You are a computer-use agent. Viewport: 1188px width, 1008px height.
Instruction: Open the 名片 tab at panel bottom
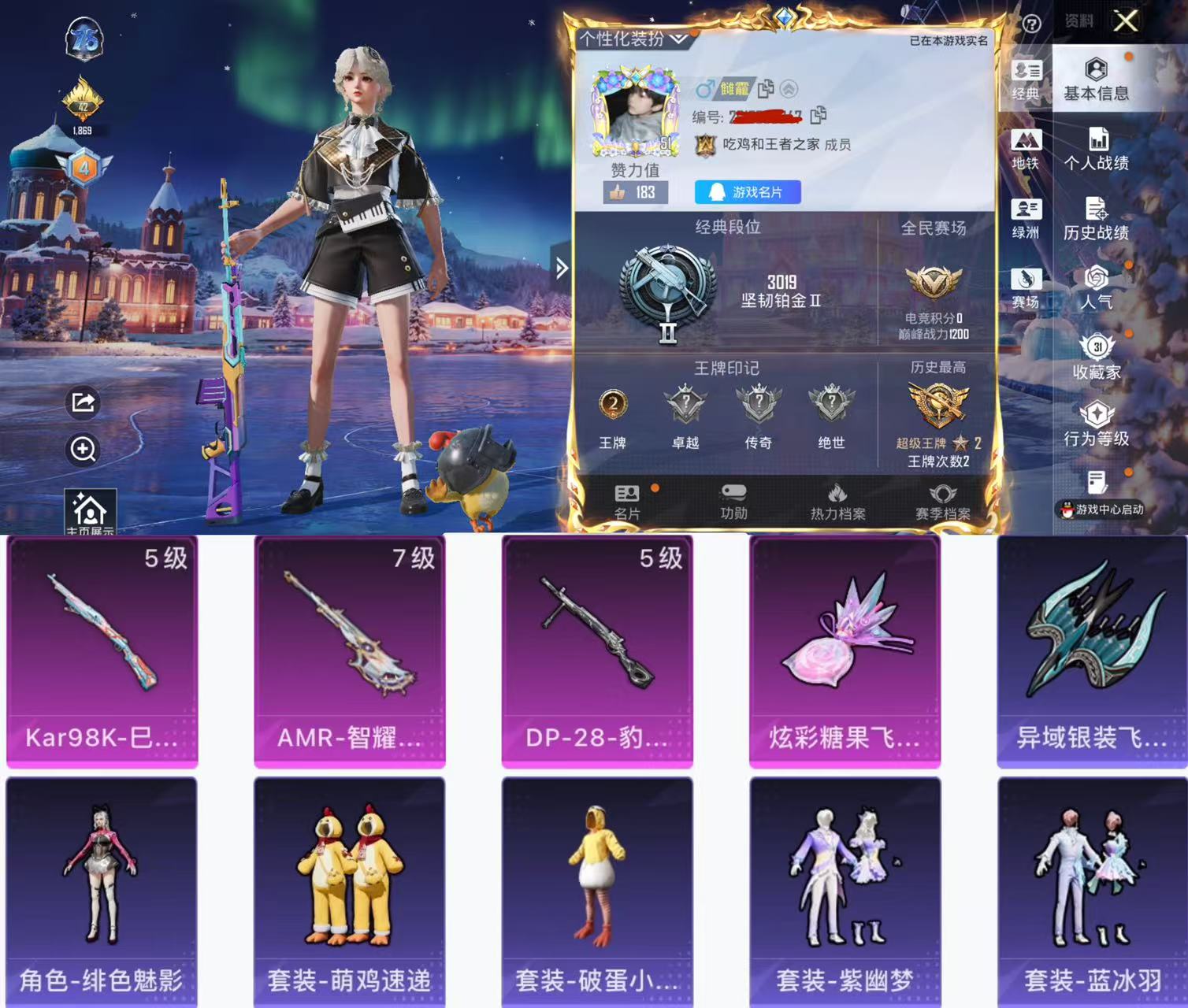tap(627, 502)
